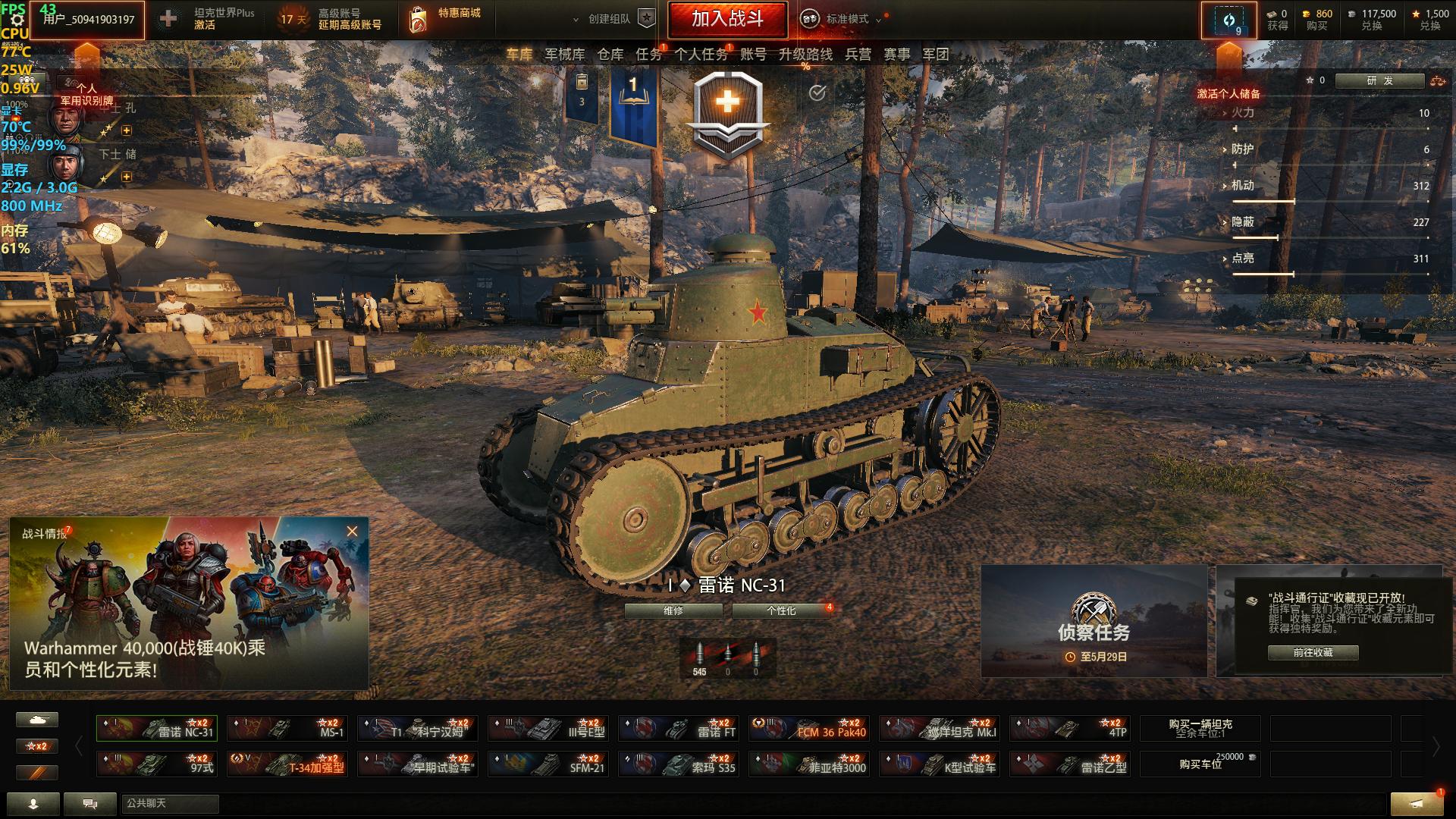
Task: Click the red 加入战斗 battle button
Action: (727, 19)
